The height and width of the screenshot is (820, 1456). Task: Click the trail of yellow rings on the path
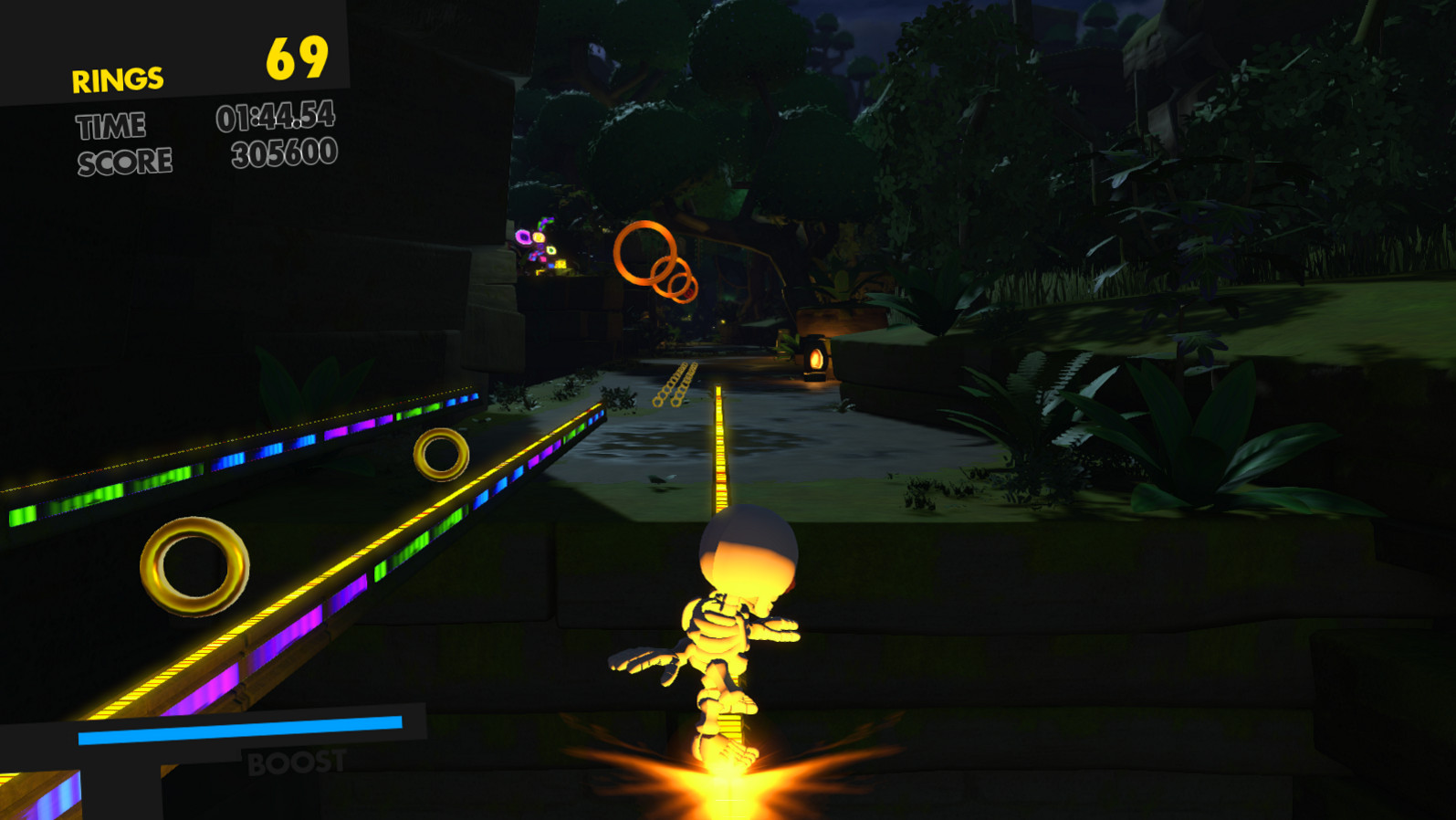tap(676, 384)
